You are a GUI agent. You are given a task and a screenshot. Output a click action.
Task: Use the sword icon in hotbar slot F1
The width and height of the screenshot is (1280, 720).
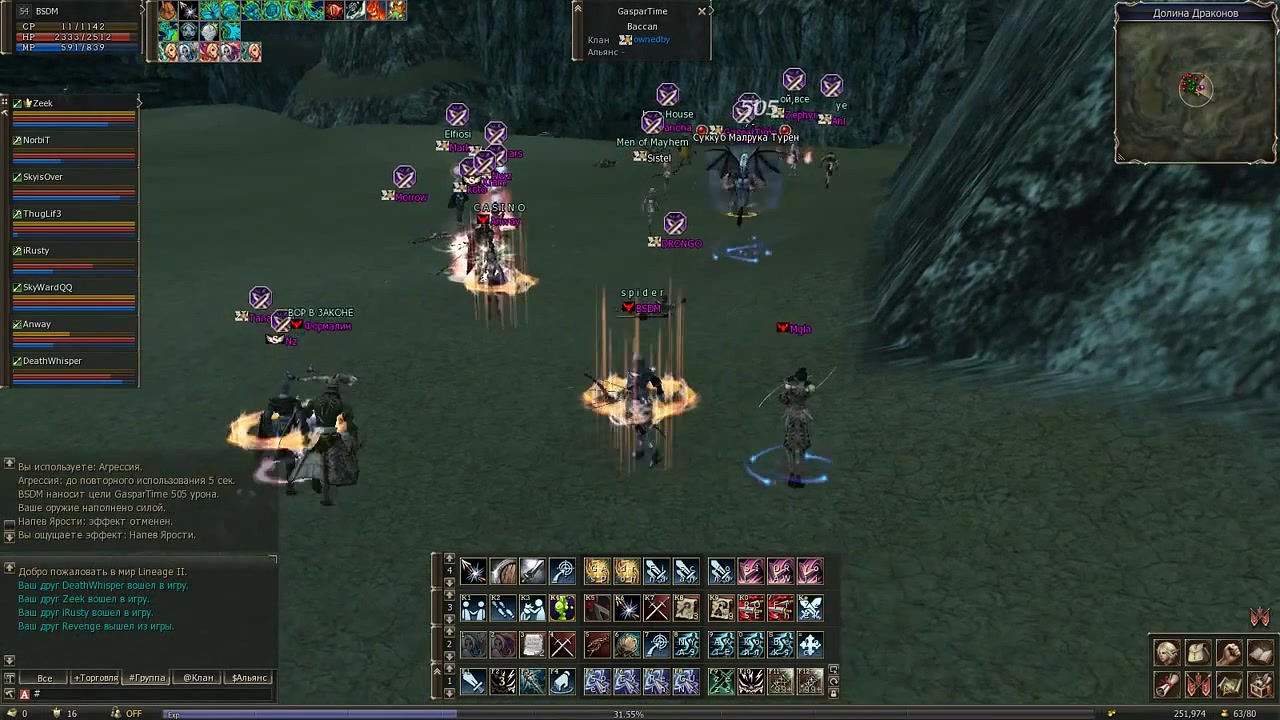click(474, 681)
